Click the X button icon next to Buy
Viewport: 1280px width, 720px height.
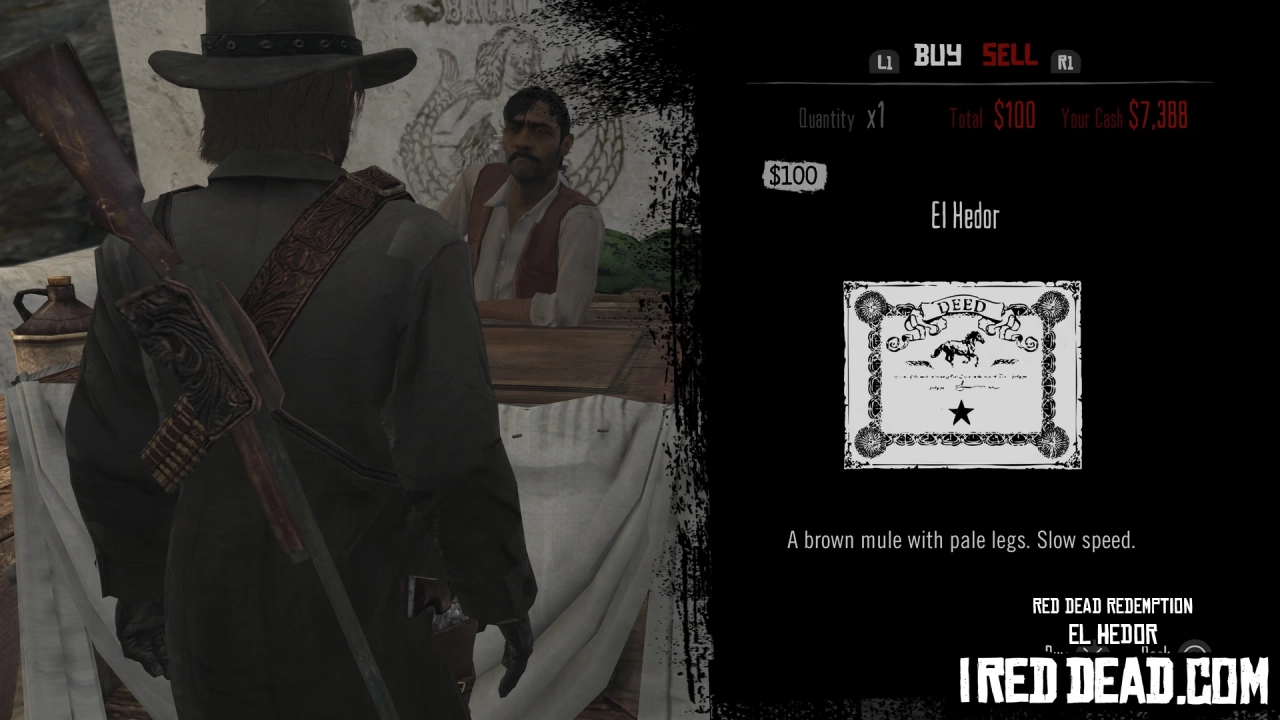coord(1091,650)
